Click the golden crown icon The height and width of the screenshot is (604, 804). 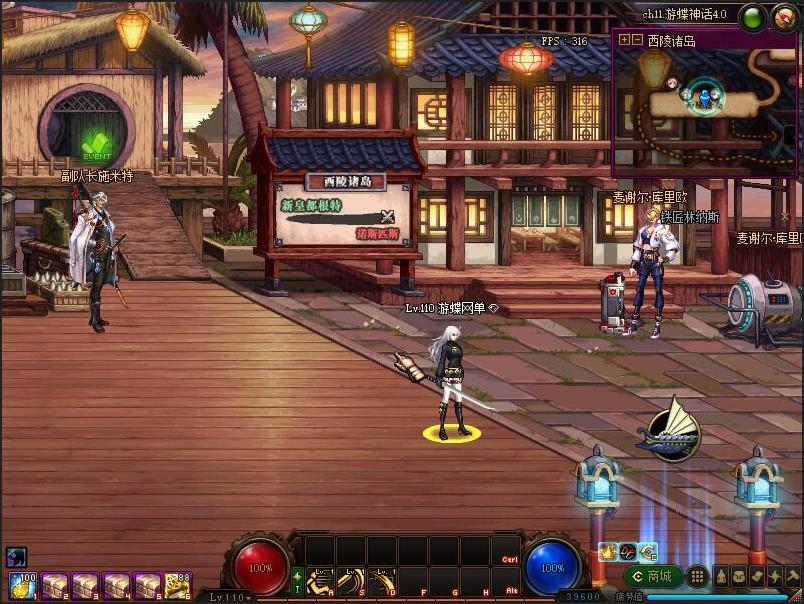[x=607, y=551]
